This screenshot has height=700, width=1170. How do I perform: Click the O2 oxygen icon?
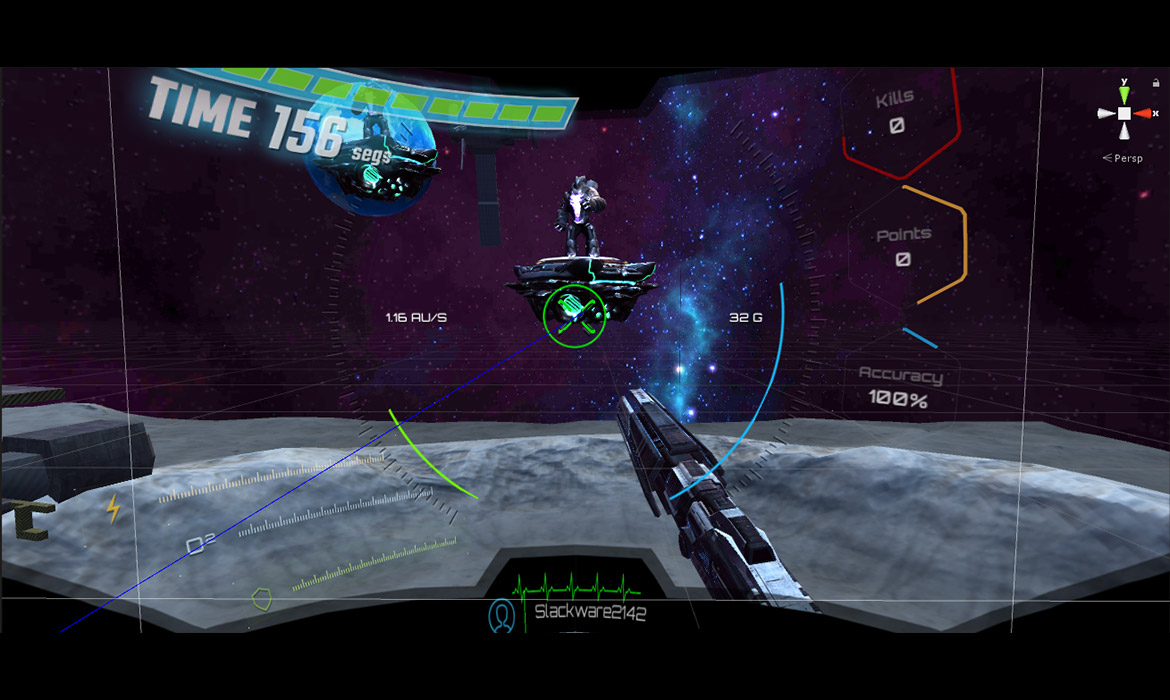pyautogui.click(x=200, y=545)
